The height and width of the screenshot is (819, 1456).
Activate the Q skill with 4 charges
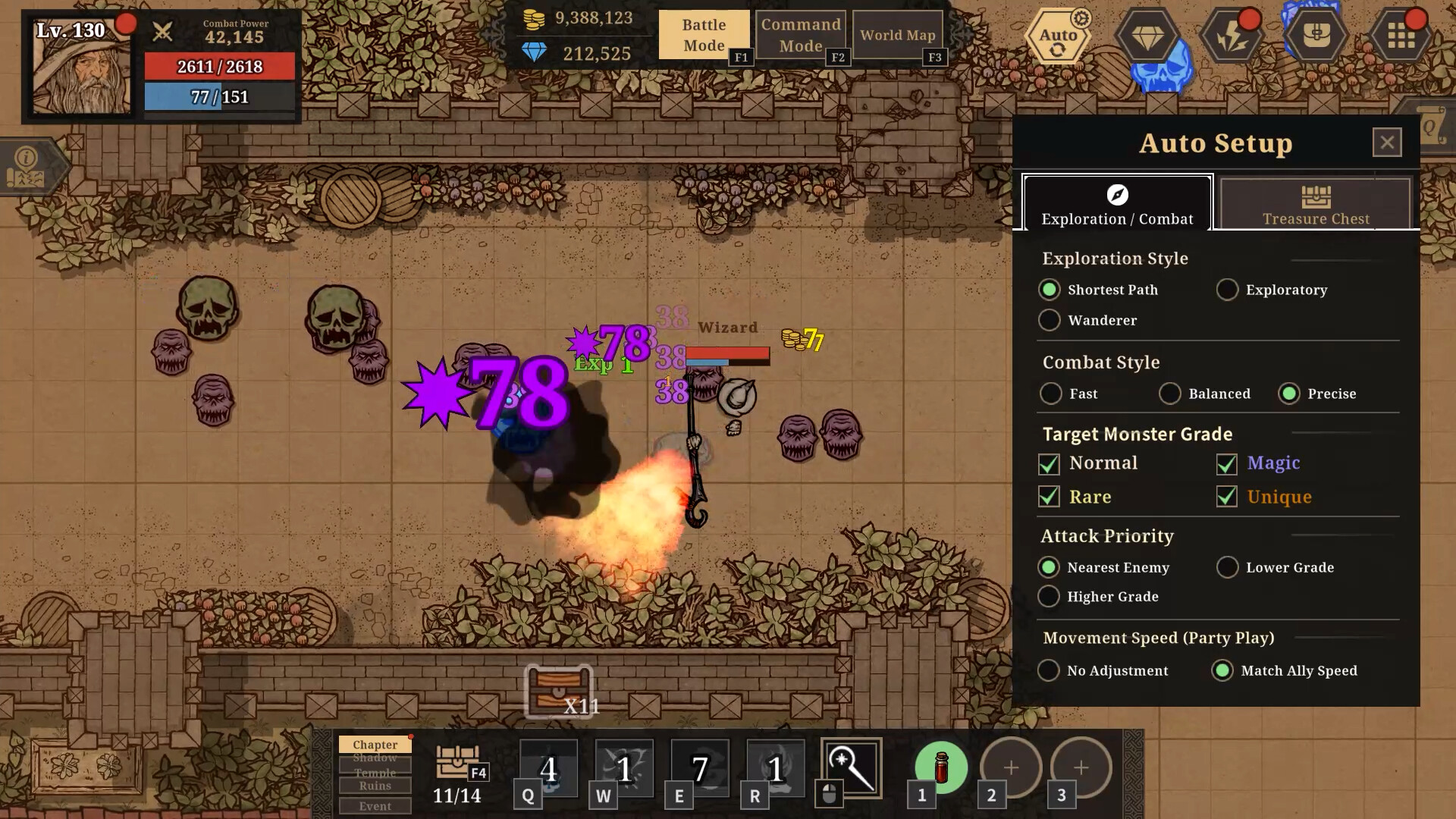pos(548,768)
